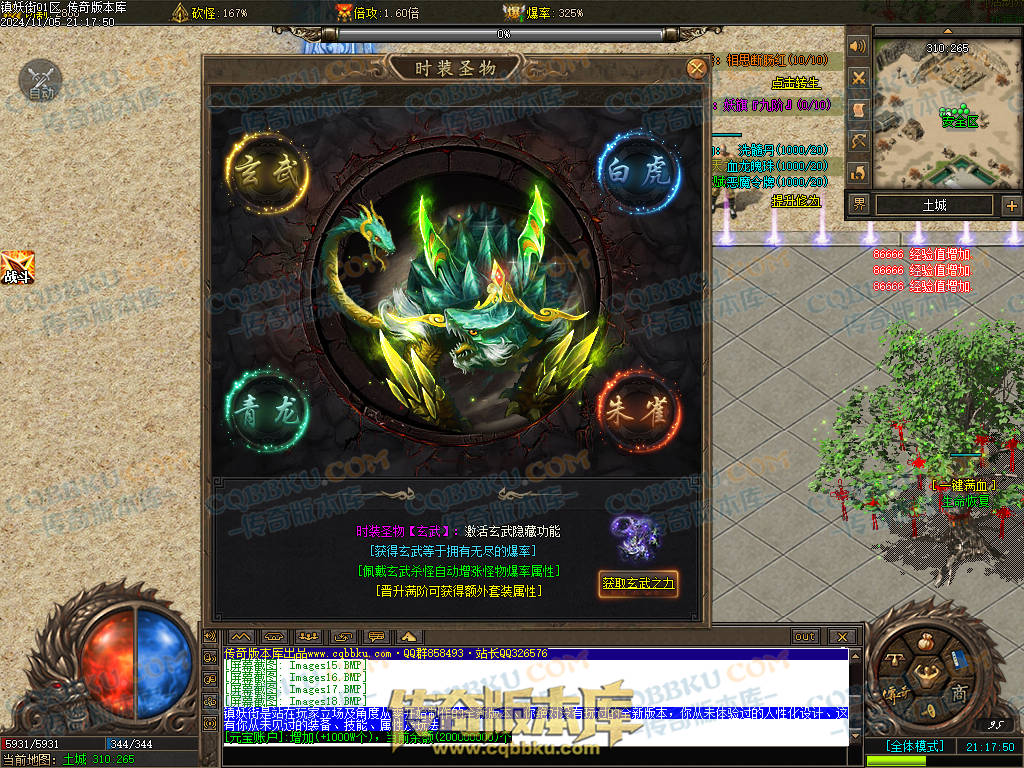Switch the 全体模式 attack mode

tap(915, 746)
